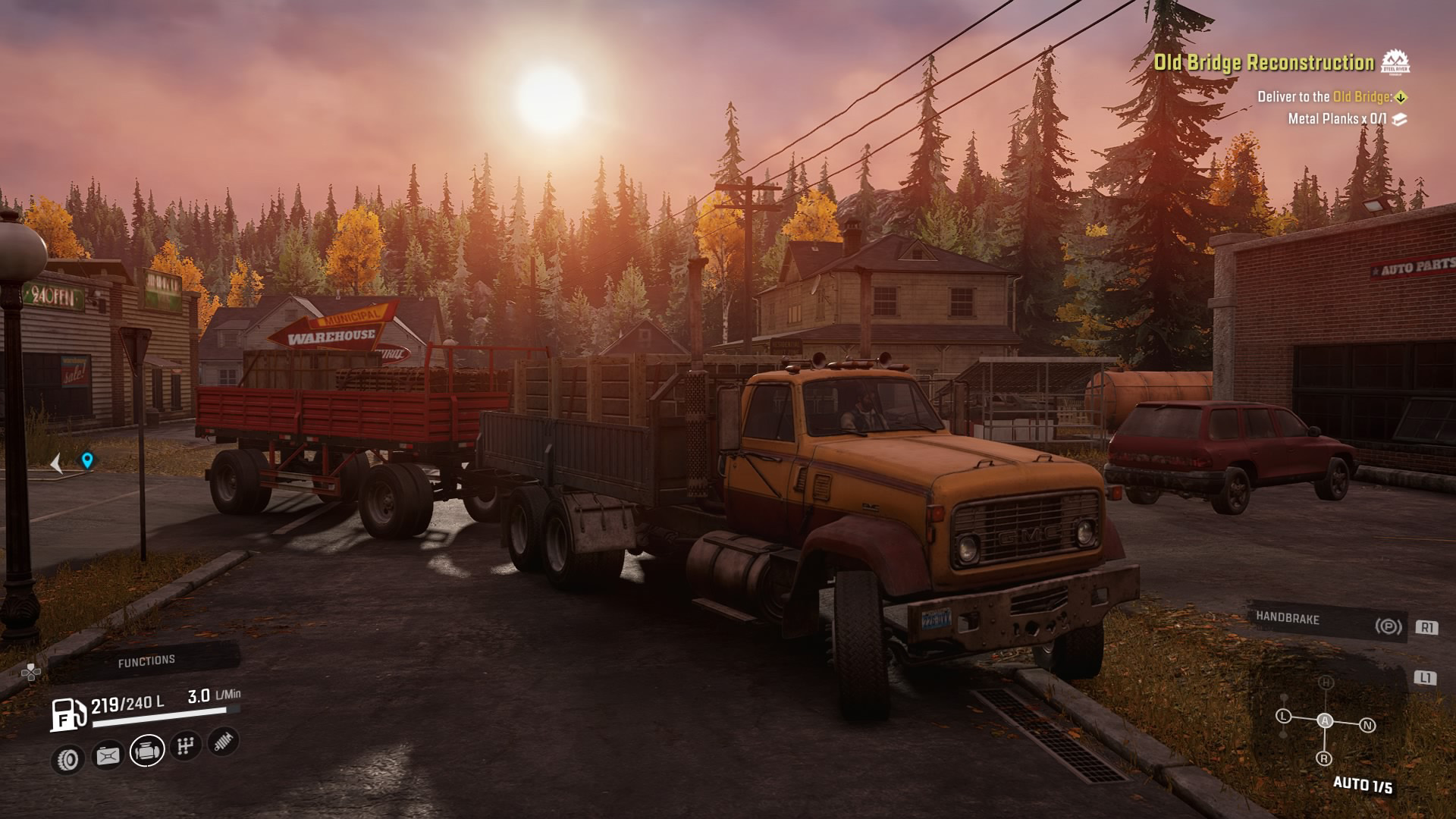Viewport: 1456px width, 819px height.
Task: Open the Functions panel
Action: 146,661
